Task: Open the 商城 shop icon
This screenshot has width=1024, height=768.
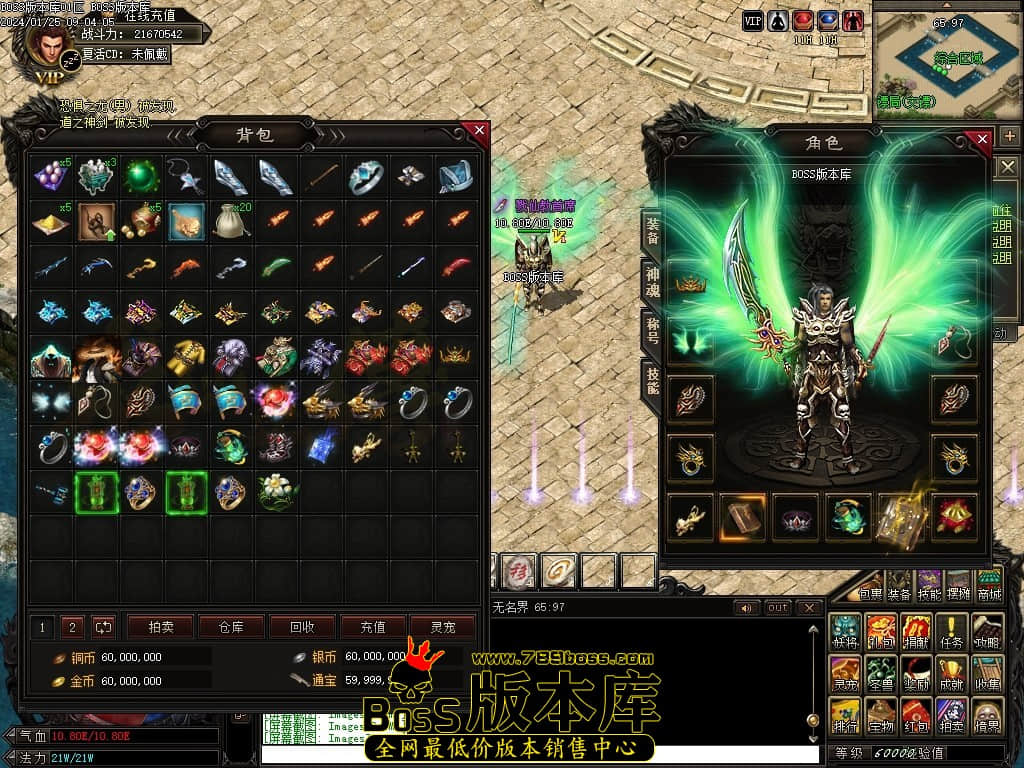Action: [x=988, y=588]
